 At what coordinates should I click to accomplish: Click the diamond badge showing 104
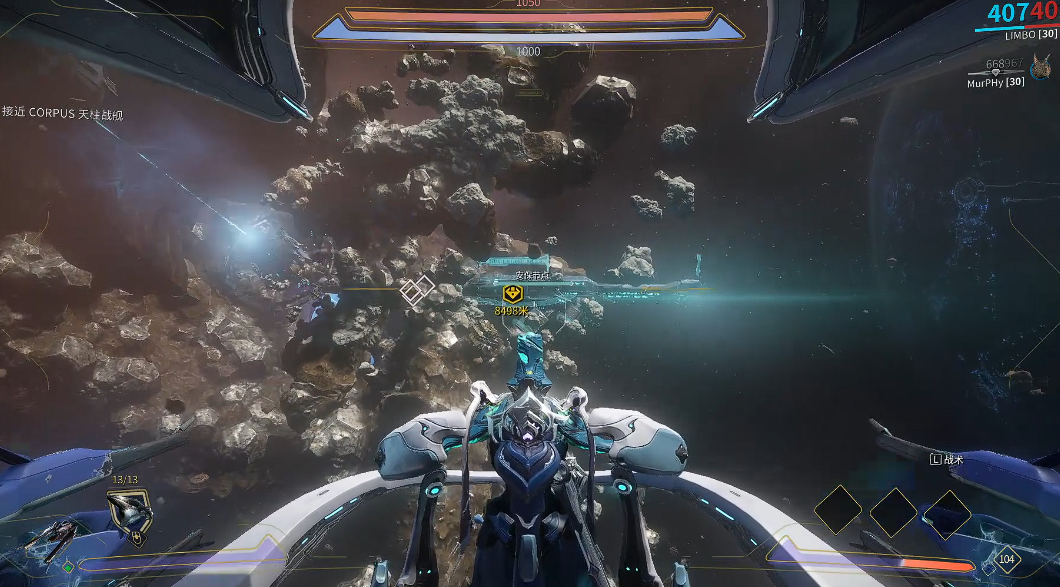[1005, 560]
